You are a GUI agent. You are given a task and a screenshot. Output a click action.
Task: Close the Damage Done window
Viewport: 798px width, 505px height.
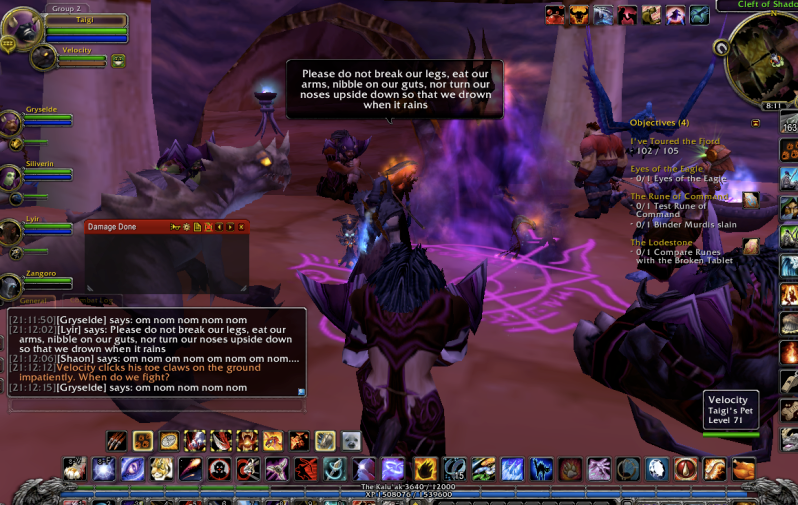point(241,227)
